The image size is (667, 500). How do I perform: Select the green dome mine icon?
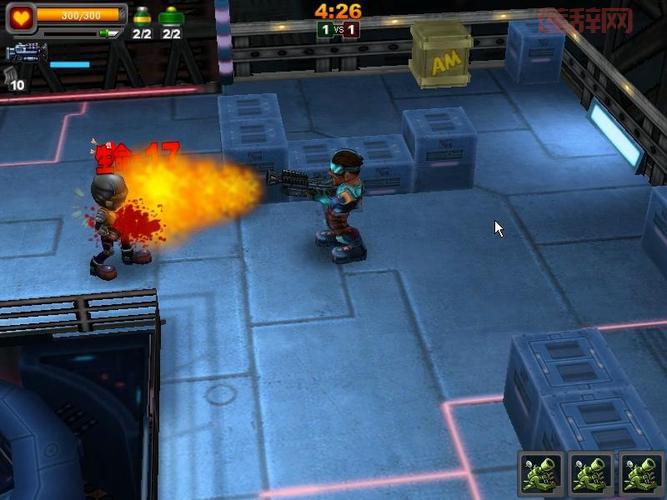(172, 15)
